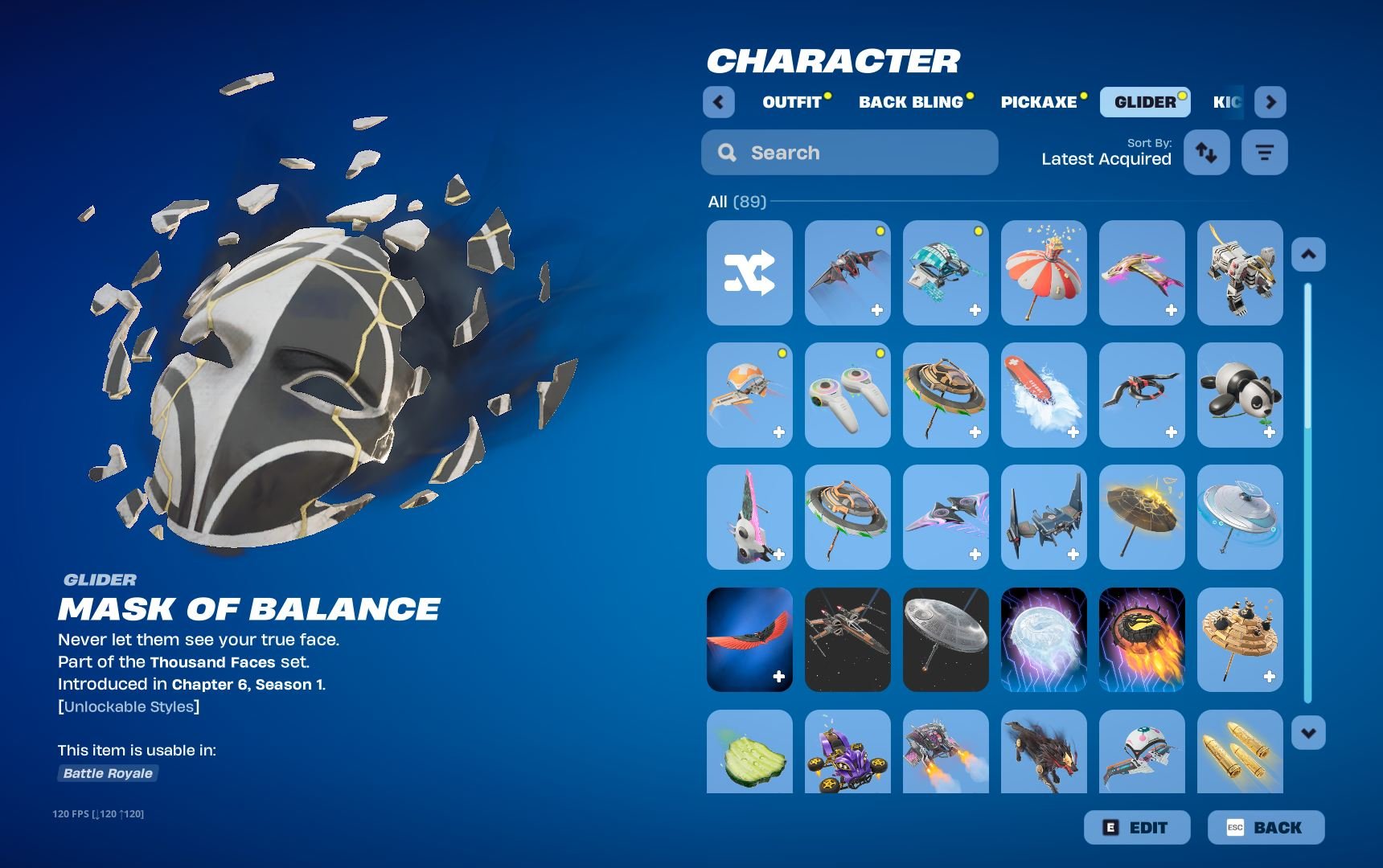The height and width of the screenshot is (868, 1383).
Task: Click the sort direction arrows icon
Action: 1206,152
